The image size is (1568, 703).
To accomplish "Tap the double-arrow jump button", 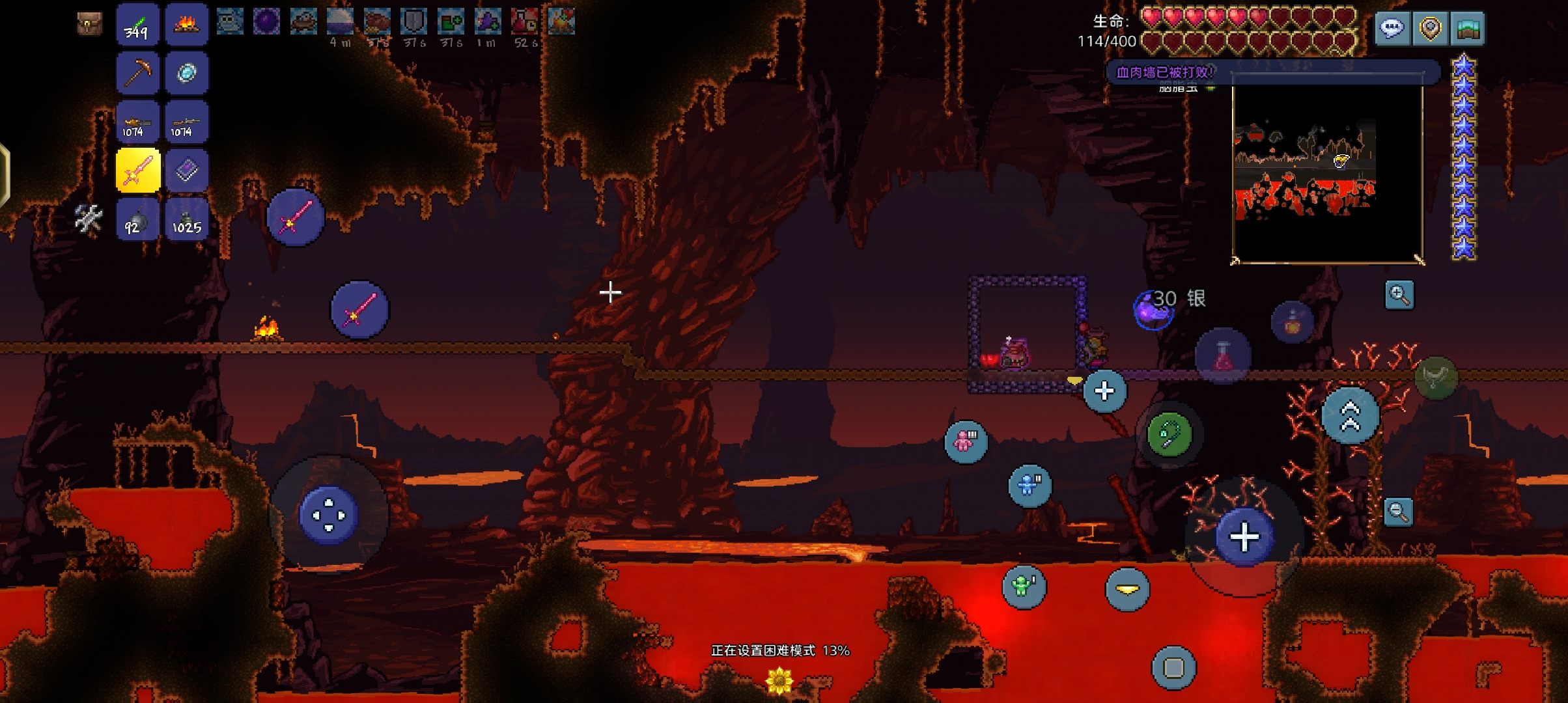I will (x=1351, y=415).
